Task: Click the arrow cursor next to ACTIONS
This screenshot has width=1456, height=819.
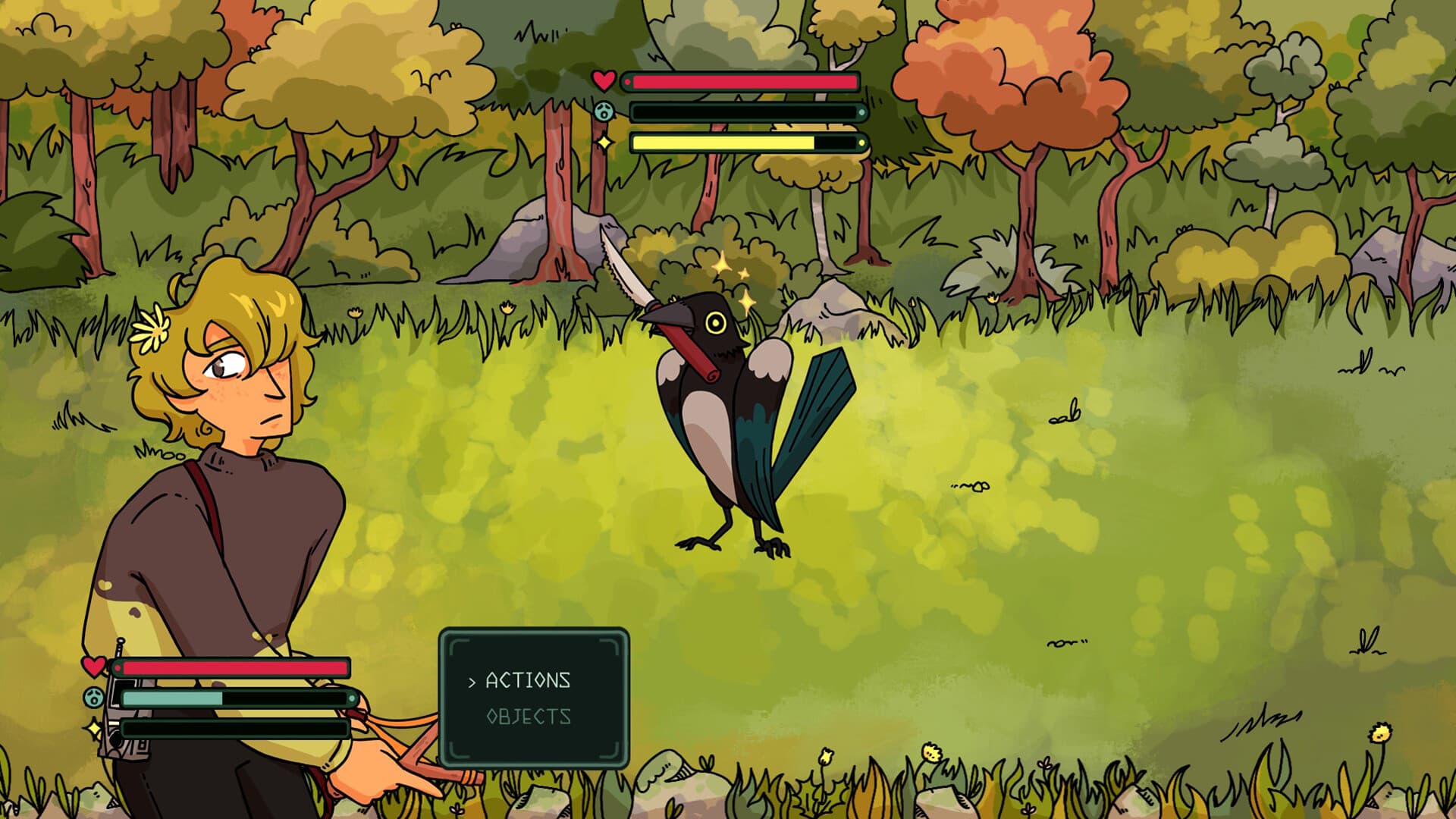Action: point(472,681)
